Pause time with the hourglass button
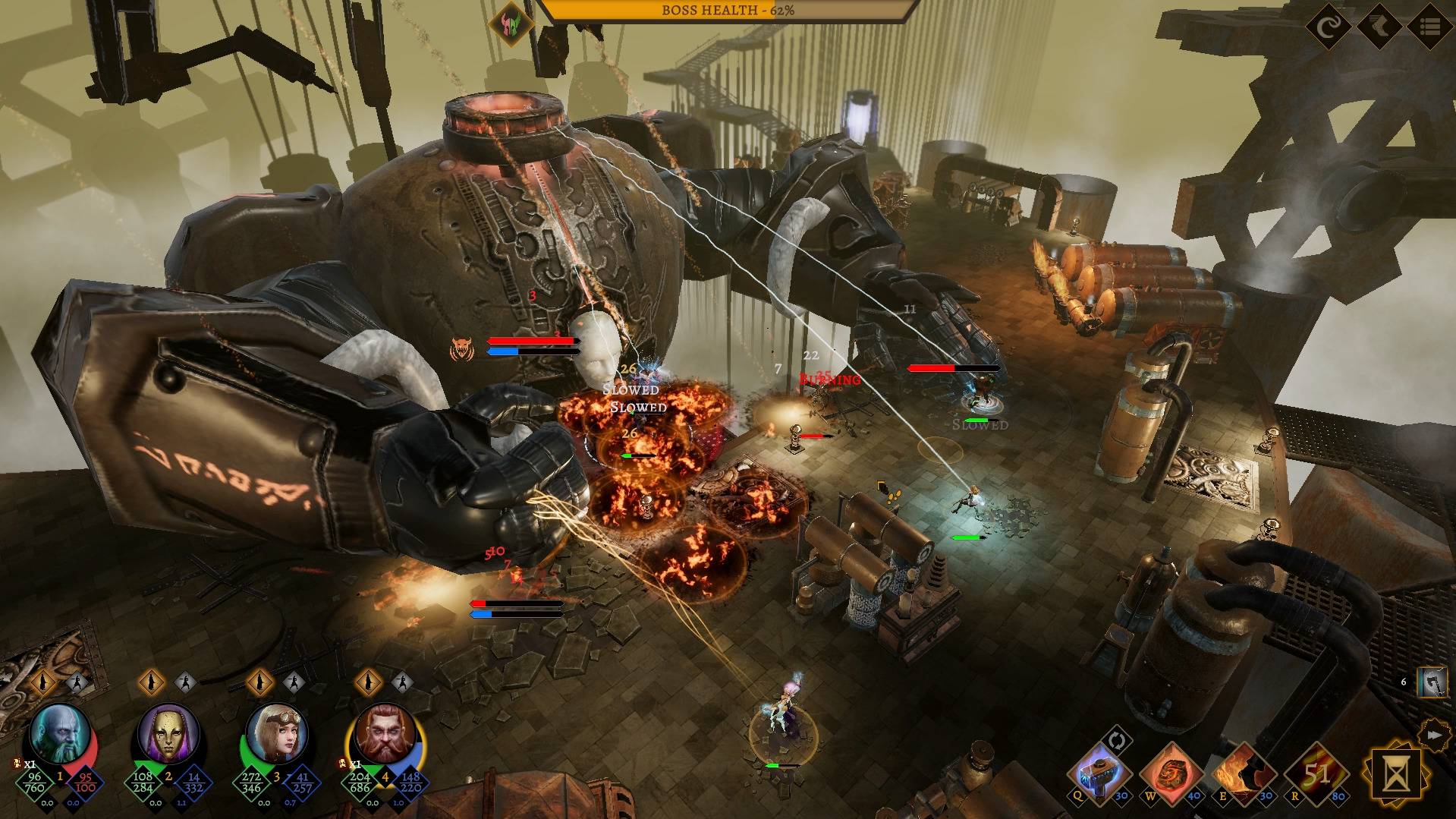This screenshot has width=1456, height=819. coord(1395,775)
